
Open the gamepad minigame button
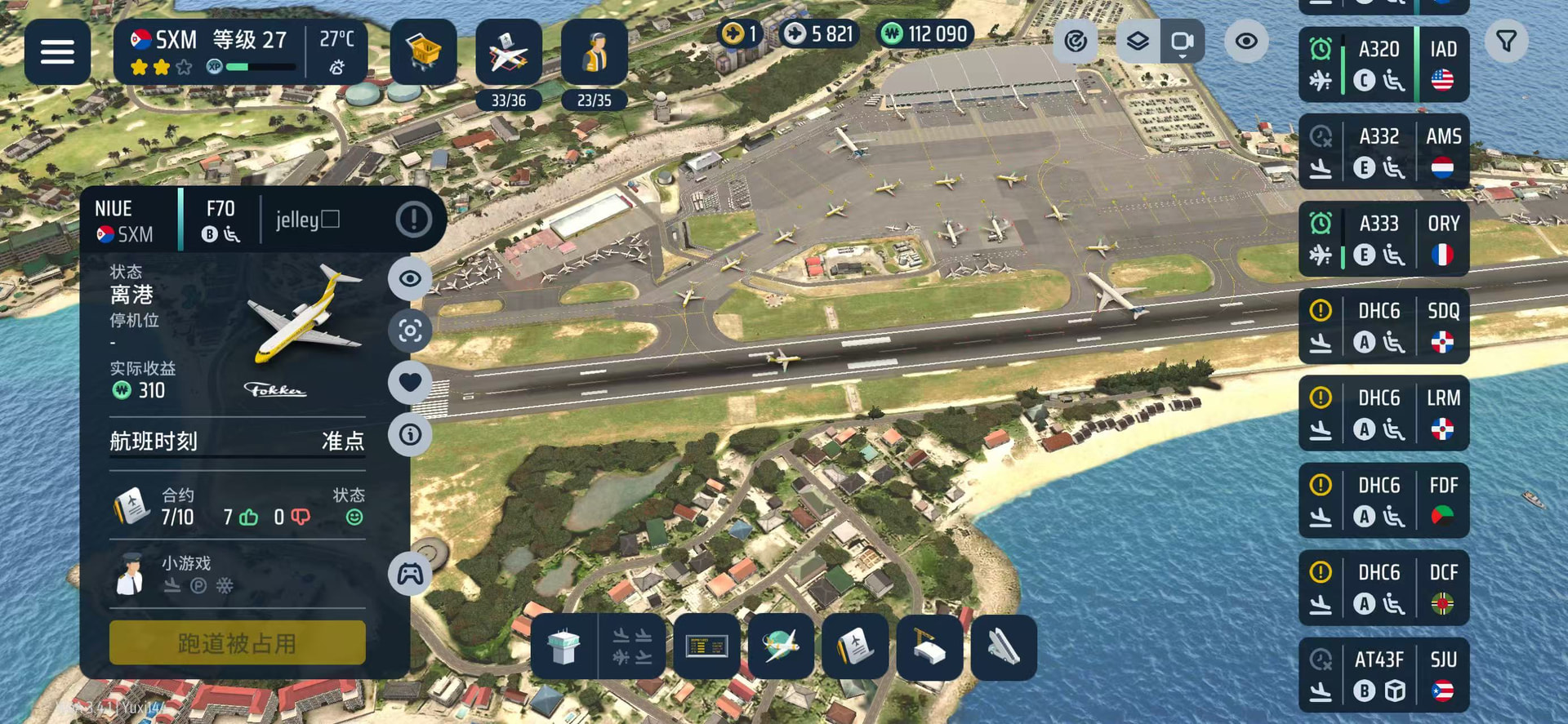coord(410,574)
